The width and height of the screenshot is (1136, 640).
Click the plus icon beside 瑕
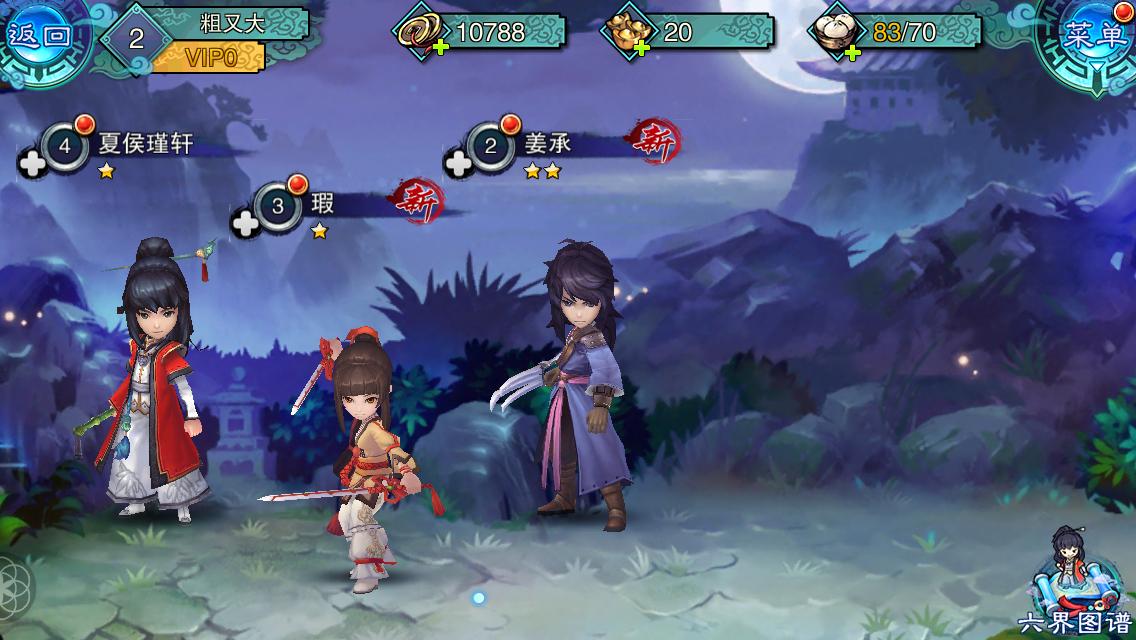pos(245,223)
